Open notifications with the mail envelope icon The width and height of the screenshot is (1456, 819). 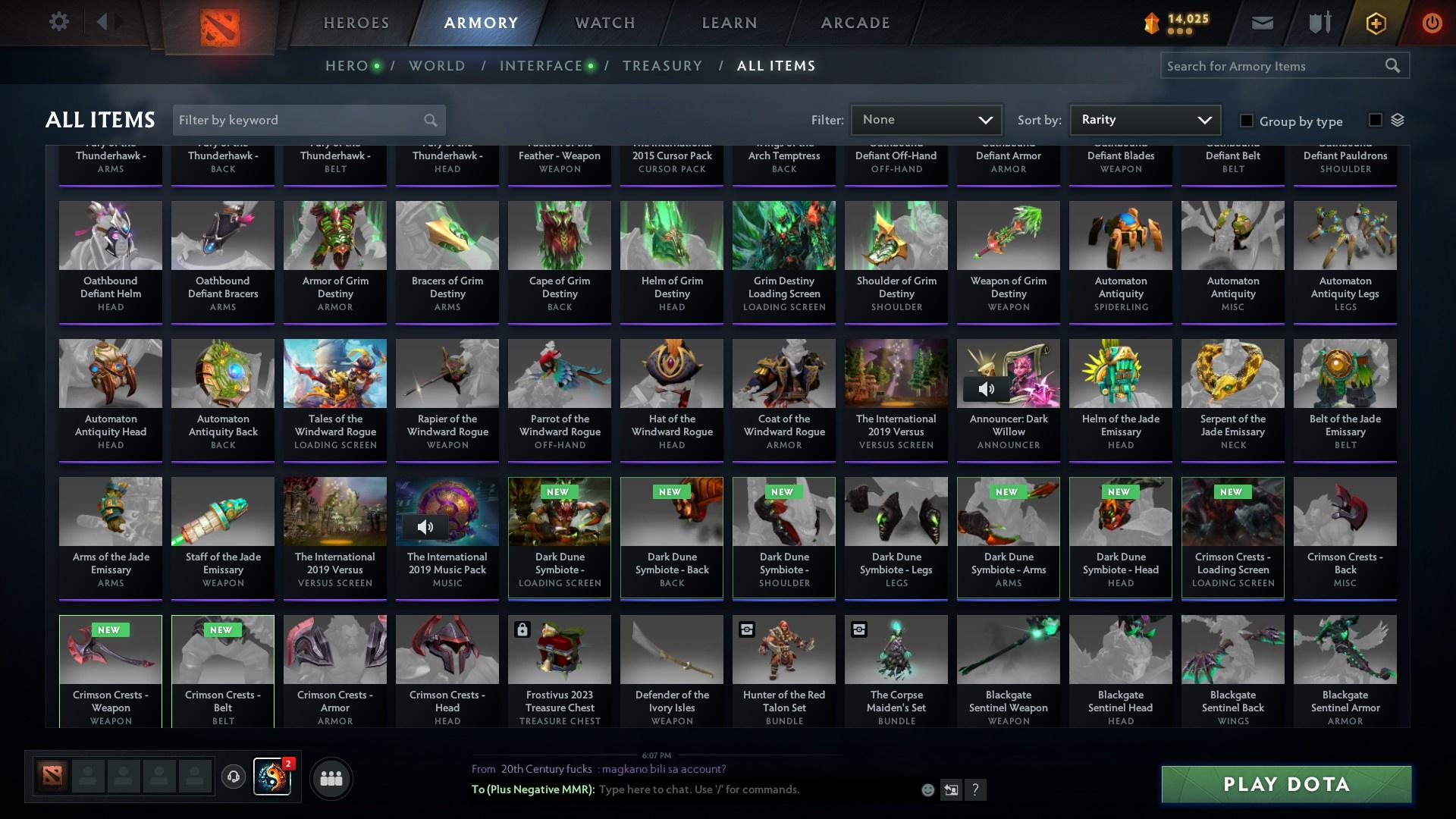click(x=1261, y=22)
